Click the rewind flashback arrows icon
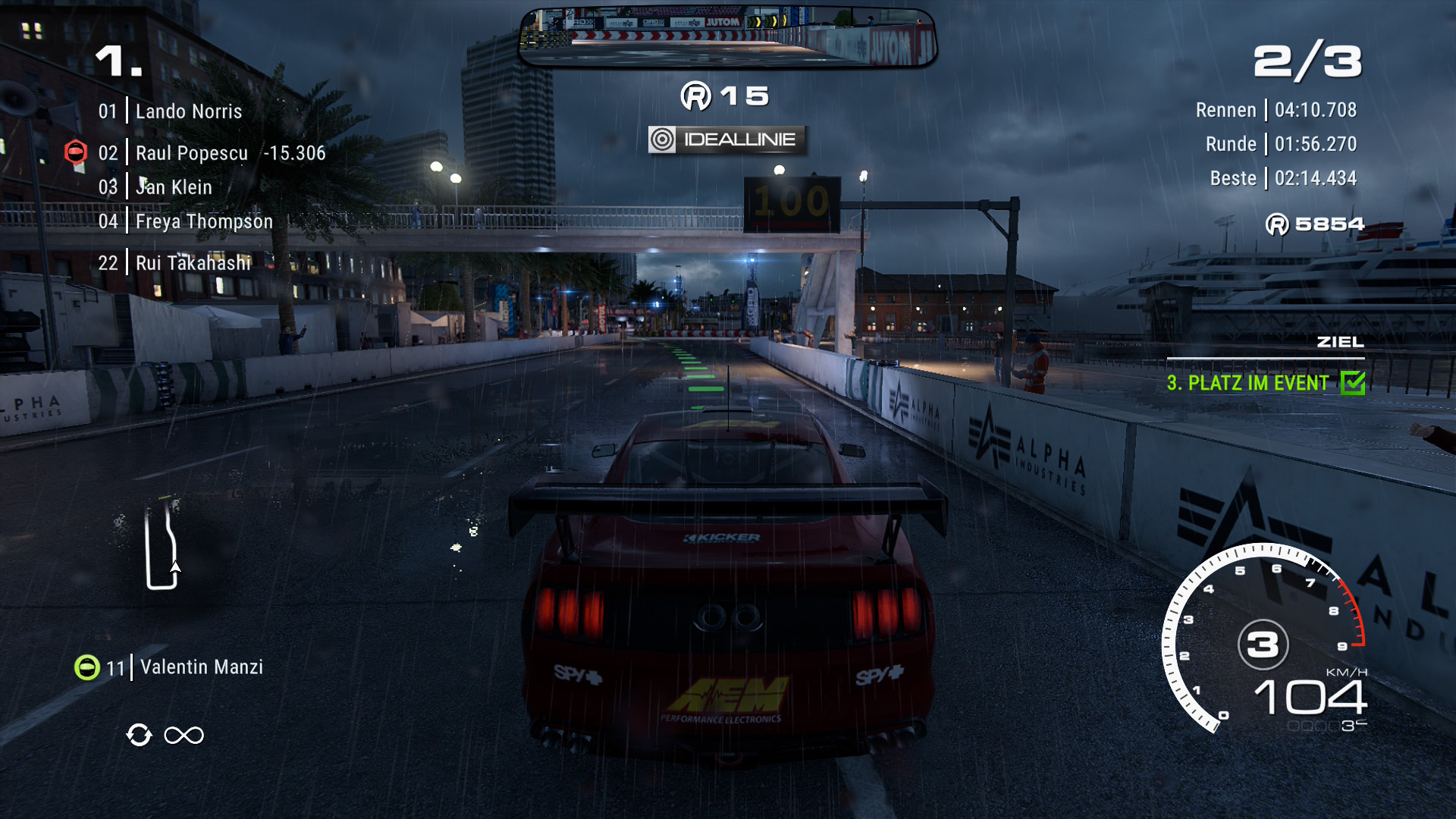Screen dimensions: 1456x819 pyautogui.click(x=140, y=735)
